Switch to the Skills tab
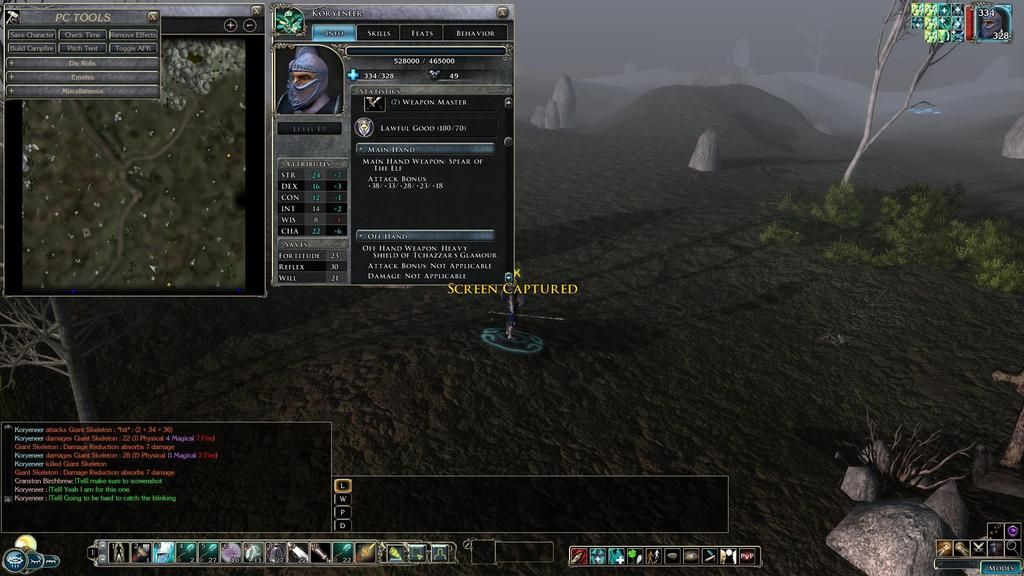This screenshot has height=576, width=1024. [x=379, y=33]
